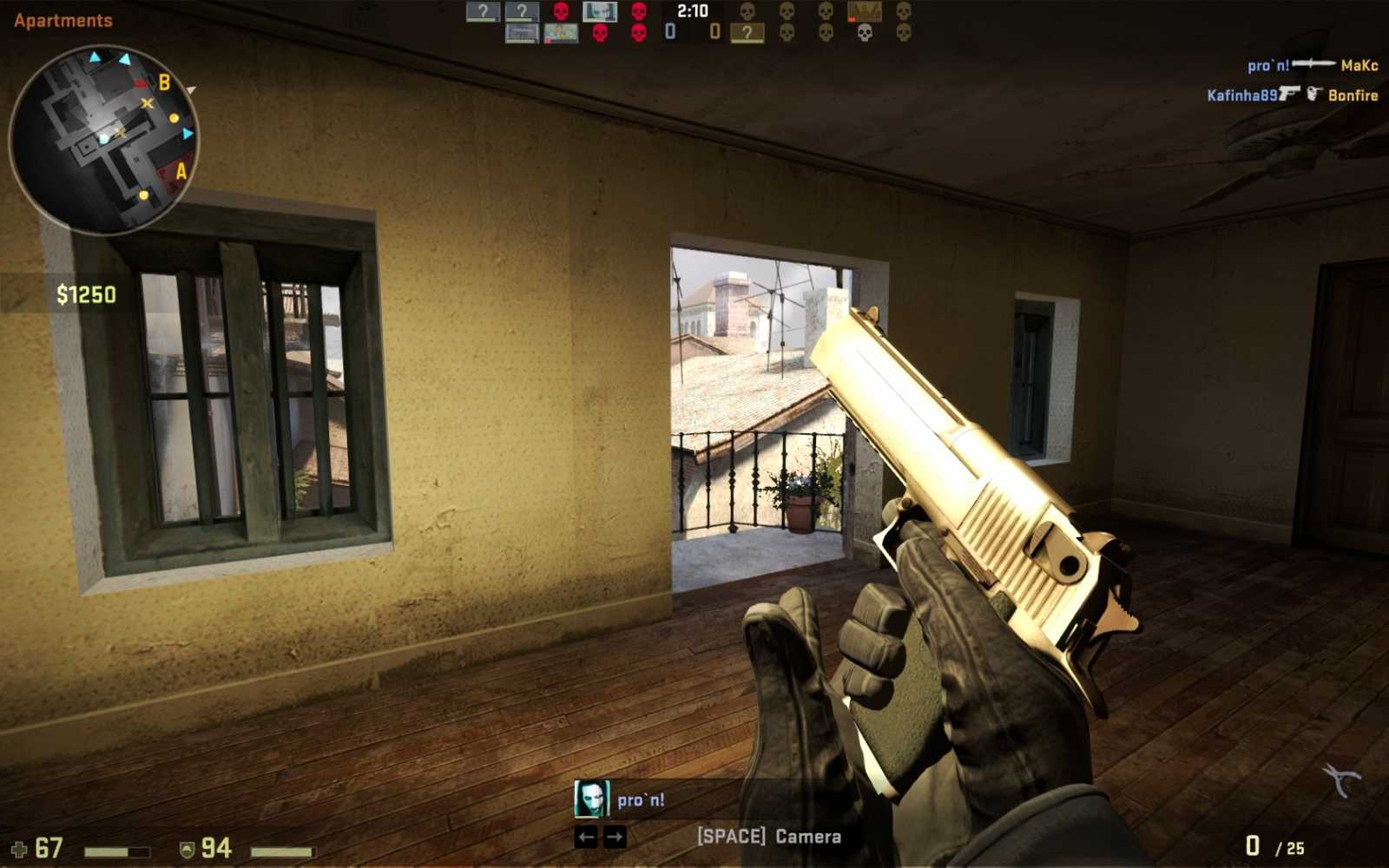Expand the round timer showing 2:10
Screen dimensions: 1389x868
[692, 12]
